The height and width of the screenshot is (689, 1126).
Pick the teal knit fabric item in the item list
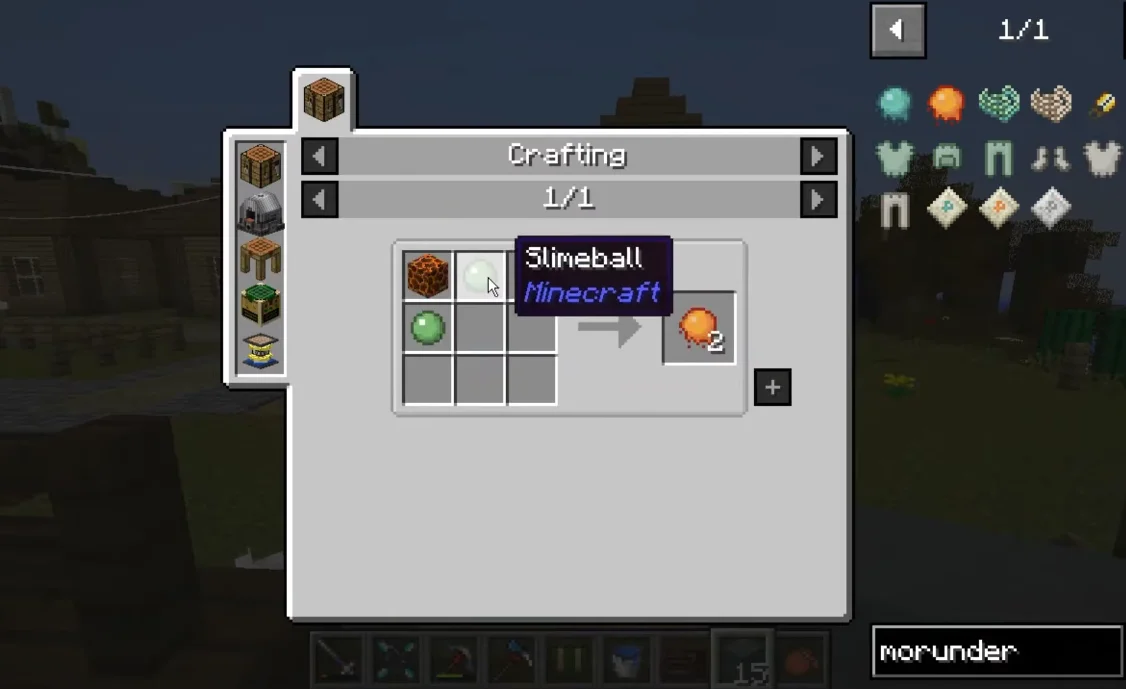[998, 103]
